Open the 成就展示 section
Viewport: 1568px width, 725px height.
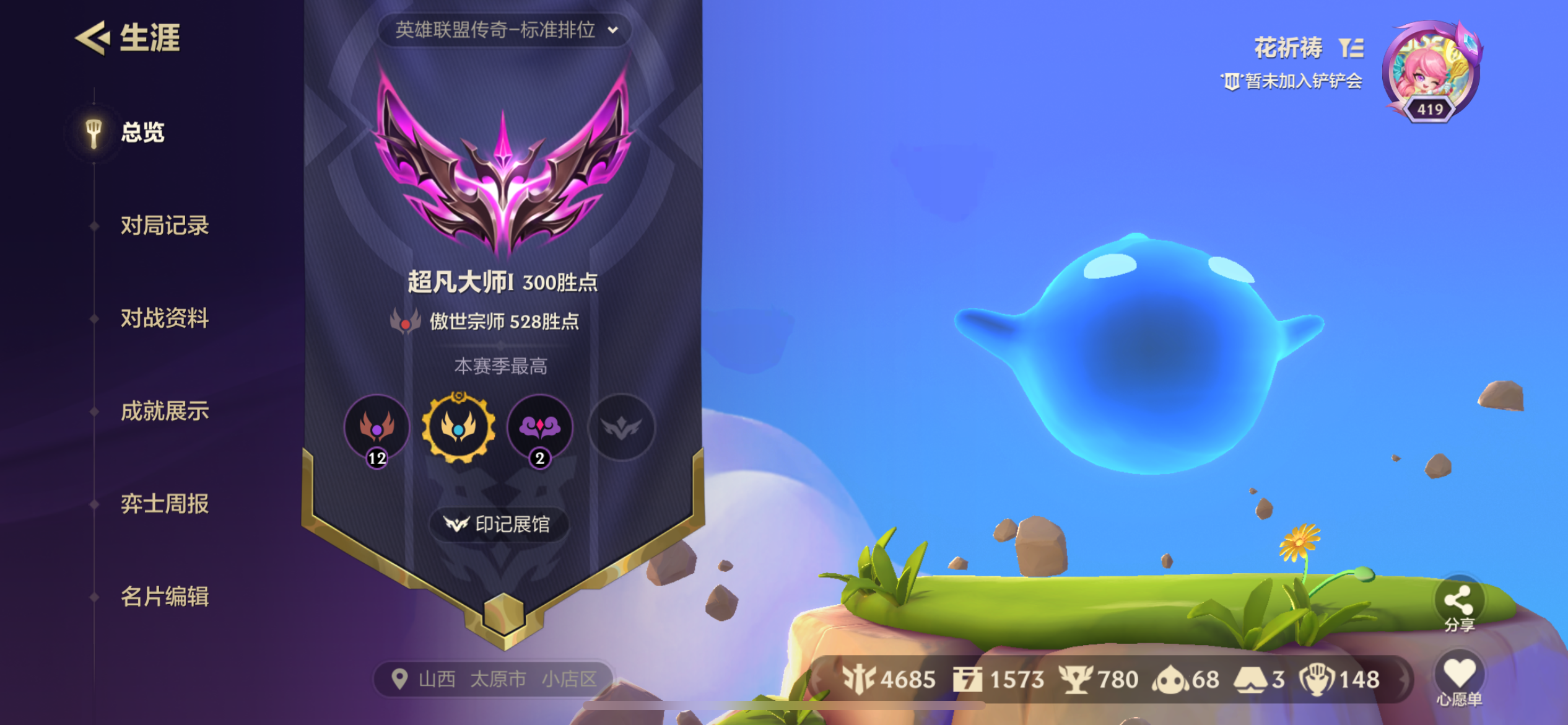165,411
